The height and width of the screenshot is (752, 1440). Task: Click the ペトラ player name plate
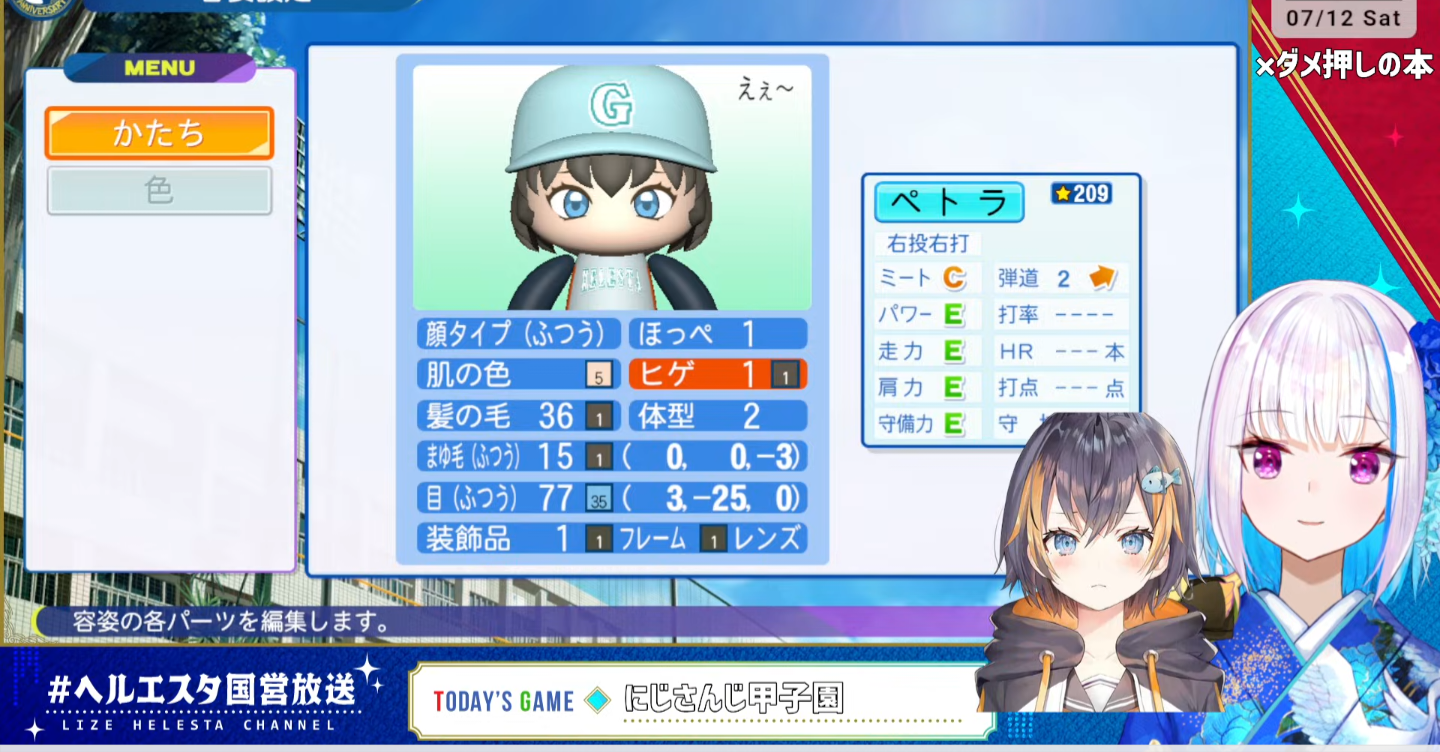click(x=949, y=202)
